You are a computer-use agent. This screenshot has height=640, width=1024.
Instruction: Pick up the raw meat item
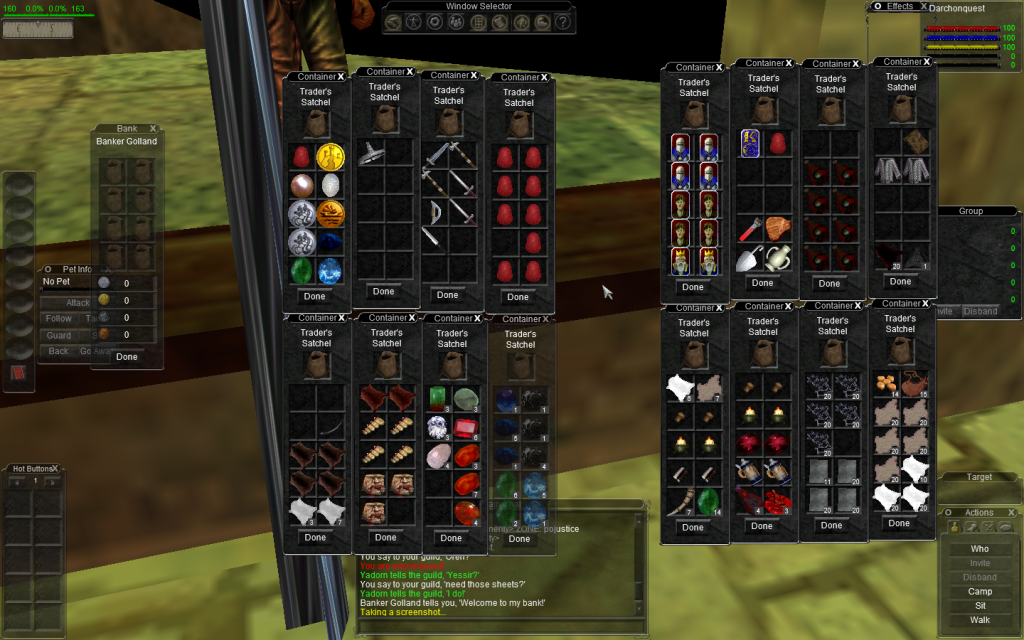click(776, 229)
